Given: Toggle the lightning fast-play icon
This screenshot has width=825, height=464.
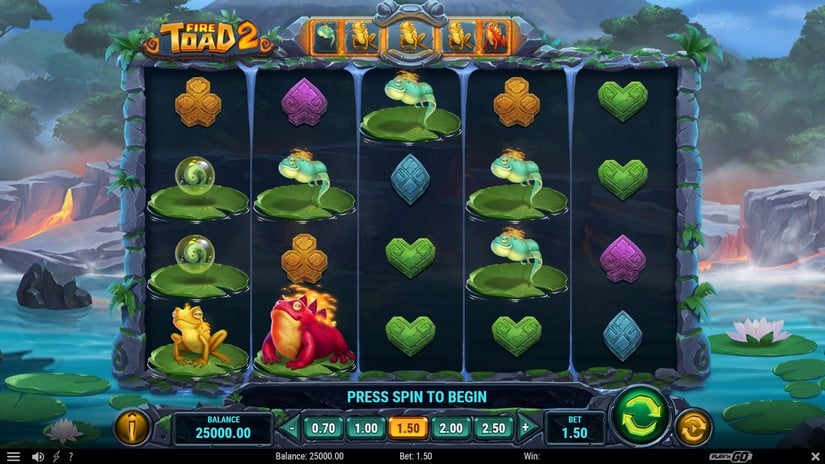Looking at the screenshot, I should [x=54, y=457].
